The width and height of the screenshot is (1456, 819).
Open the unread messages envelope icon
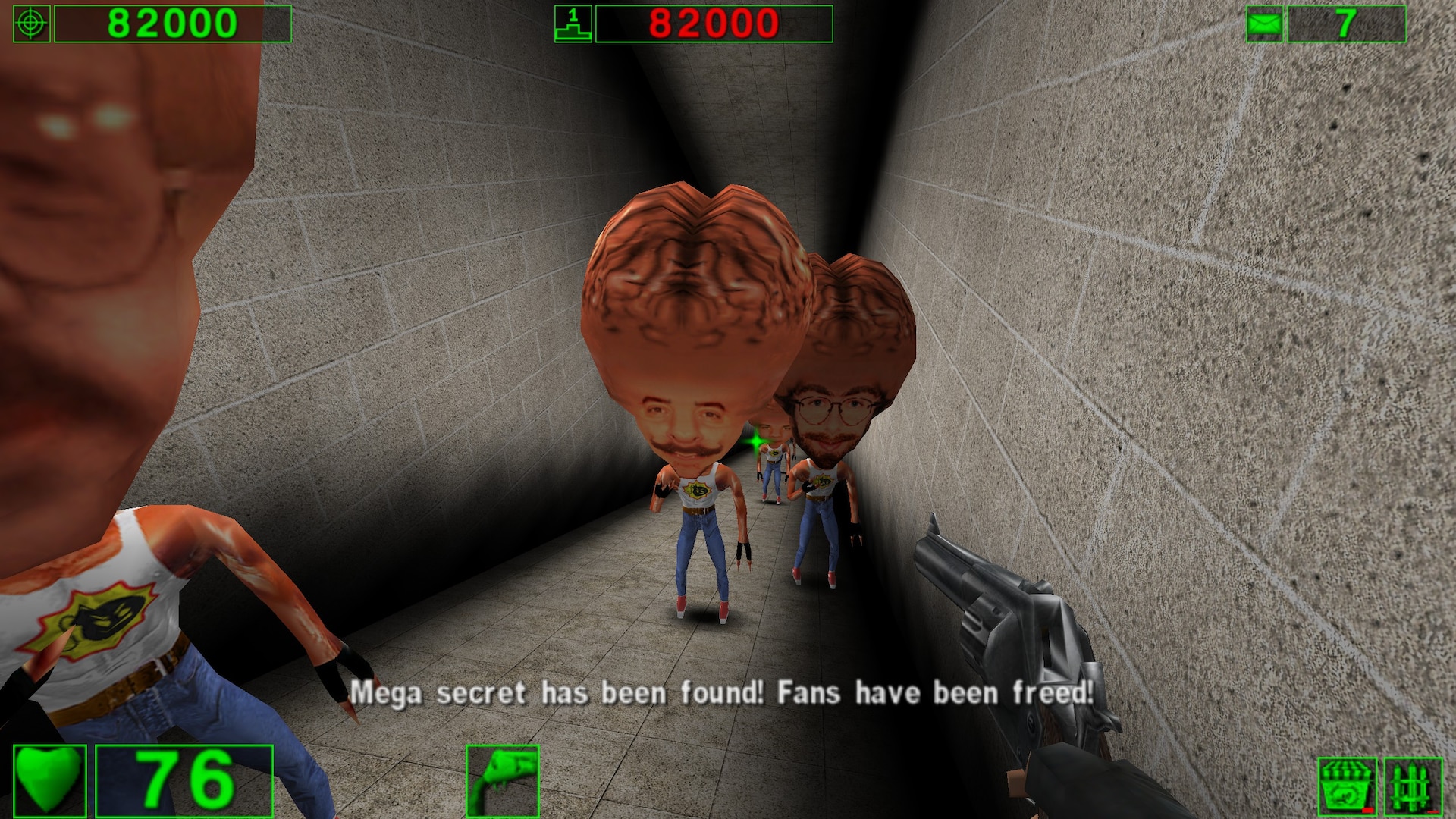point(1264,24)
